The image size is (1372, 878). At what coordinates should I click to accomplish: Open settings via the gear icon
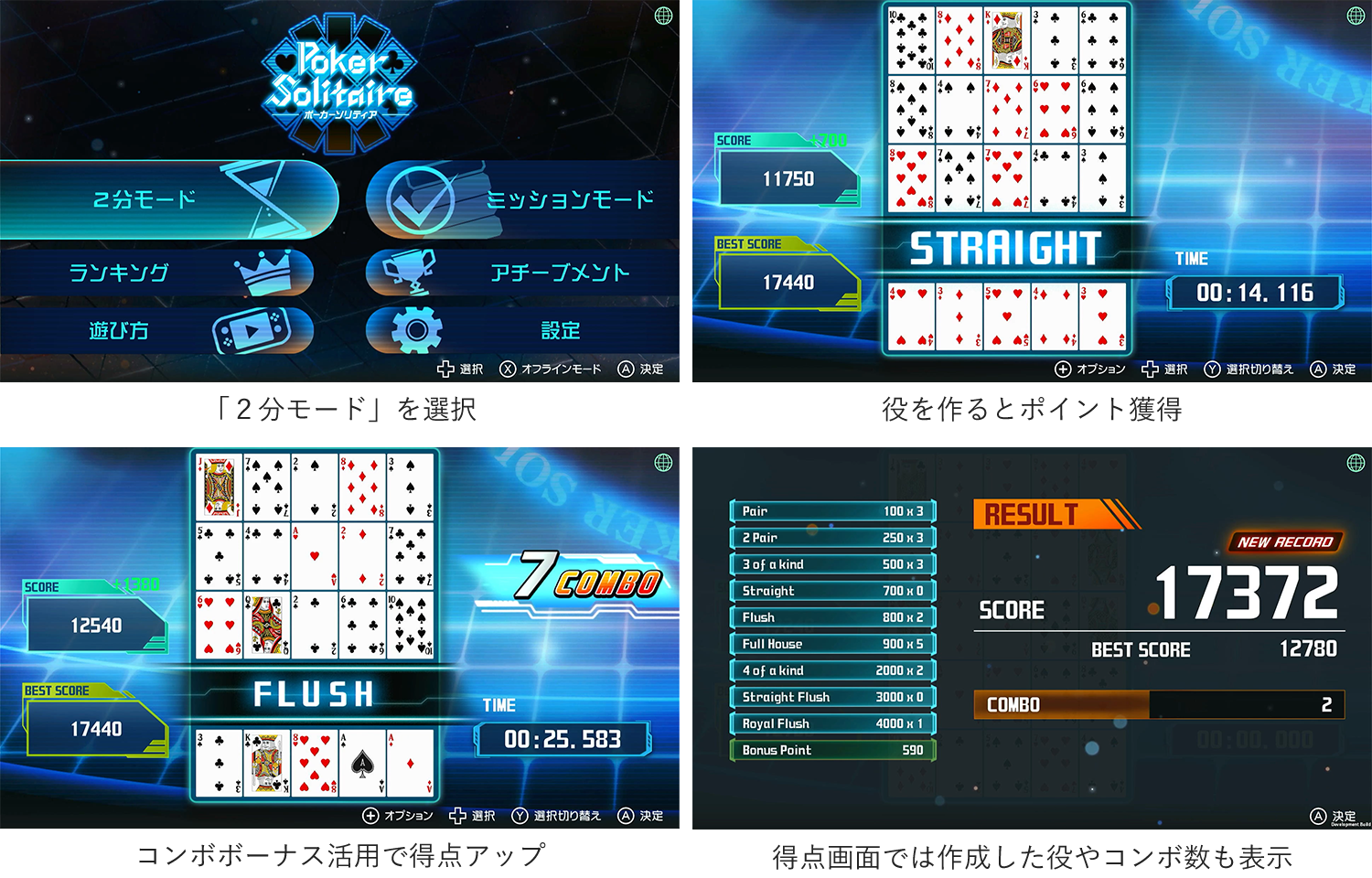(x=418, y=330)
